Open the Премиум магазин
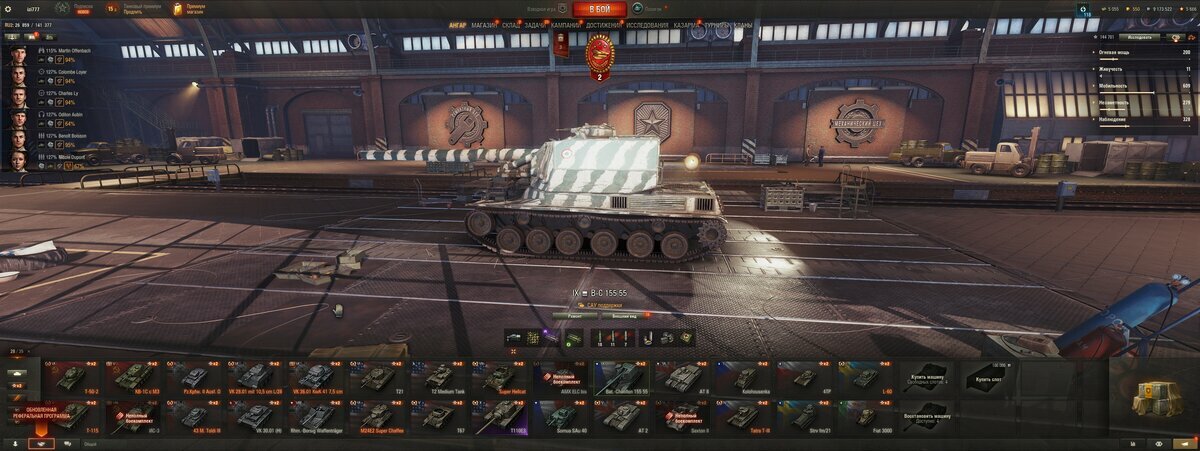The height and width of the screenshot is (451, 1200). click(x=189, y=10)
